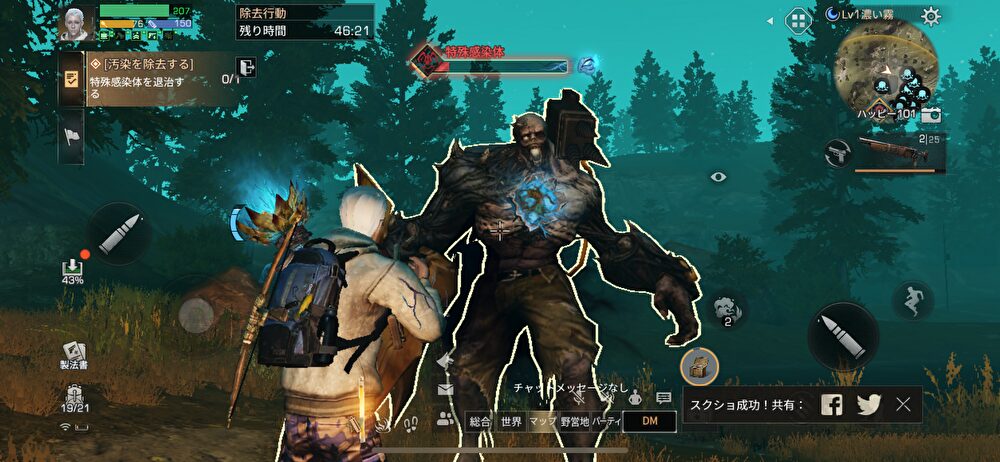Image resolution: width=1000 pixels, height=462 pixels.
Task: Select the 野営地 chat tab
Action: (x=574, y=422)
